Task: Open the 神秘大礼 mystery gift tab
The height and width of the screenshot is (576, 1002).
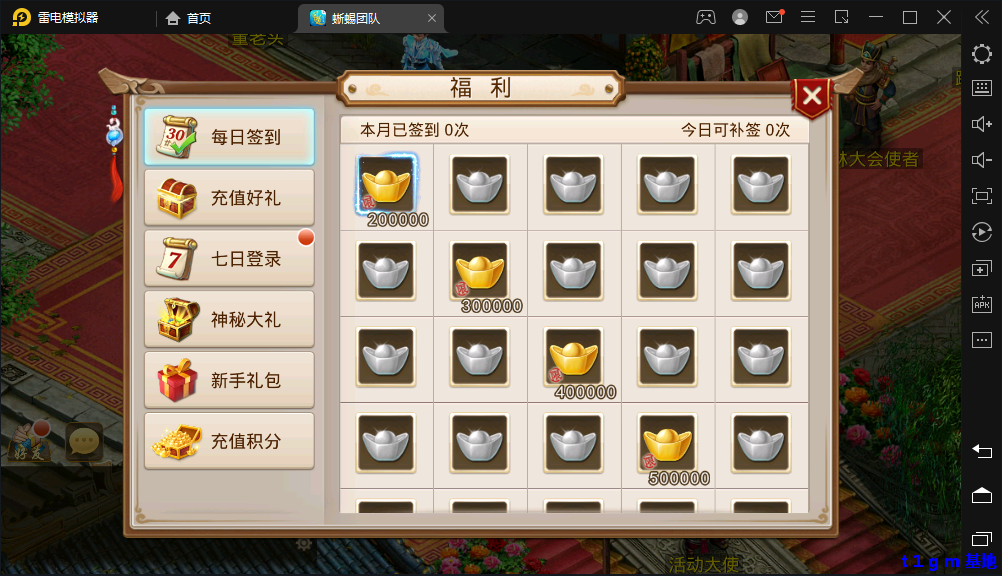Action: coord(229,320)
